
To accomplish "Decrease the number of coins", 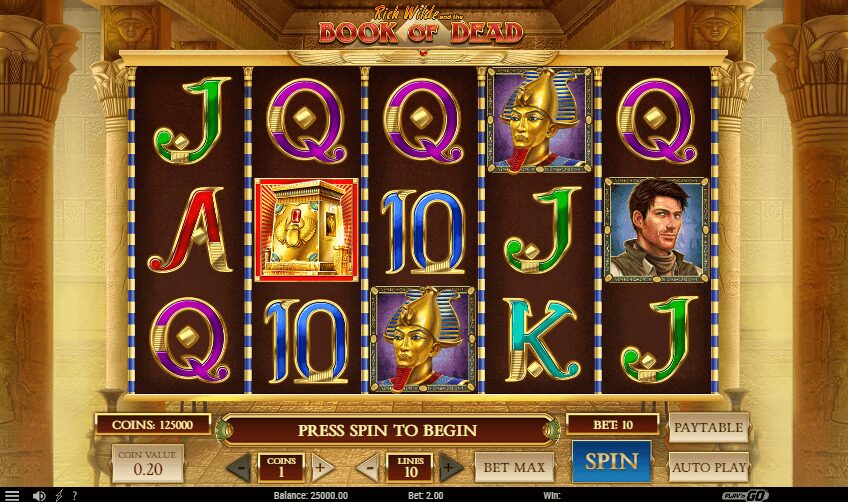I will tap(238, 467).
